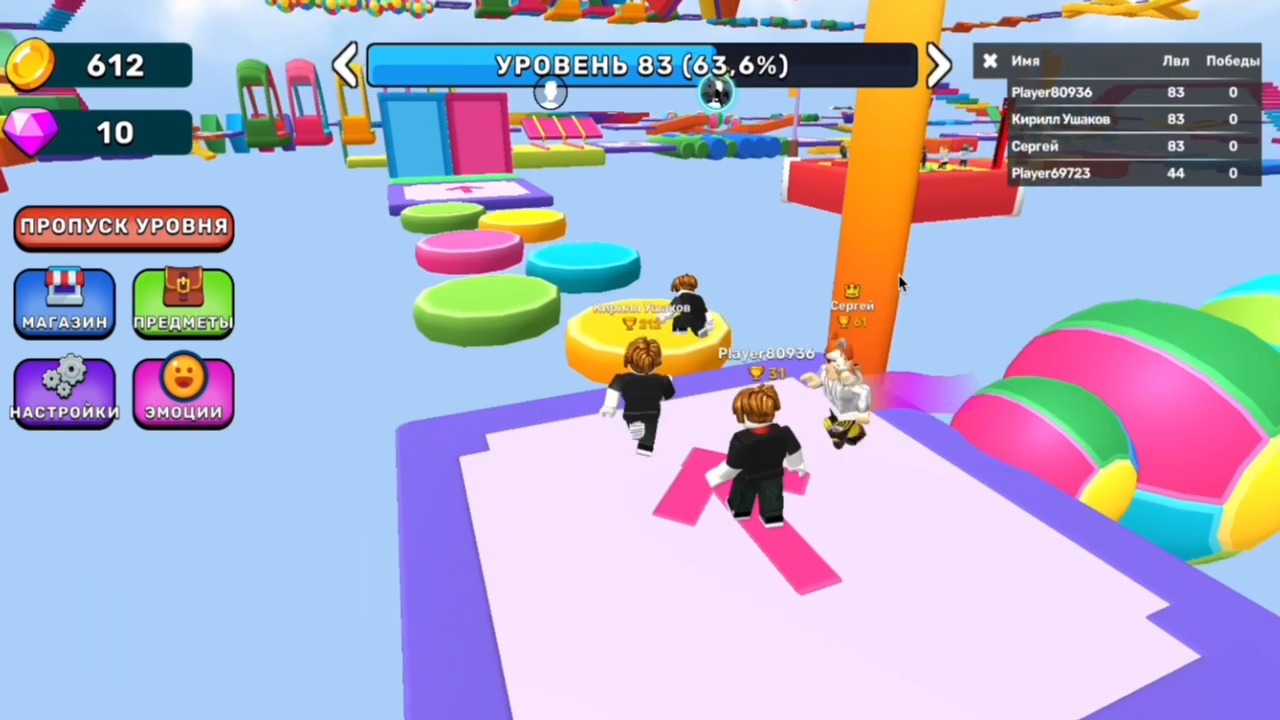Select Кирилл Ушаков in the leaderboard
The width and height of the screenshot is (1280, 720).
tap(1061, 119)
